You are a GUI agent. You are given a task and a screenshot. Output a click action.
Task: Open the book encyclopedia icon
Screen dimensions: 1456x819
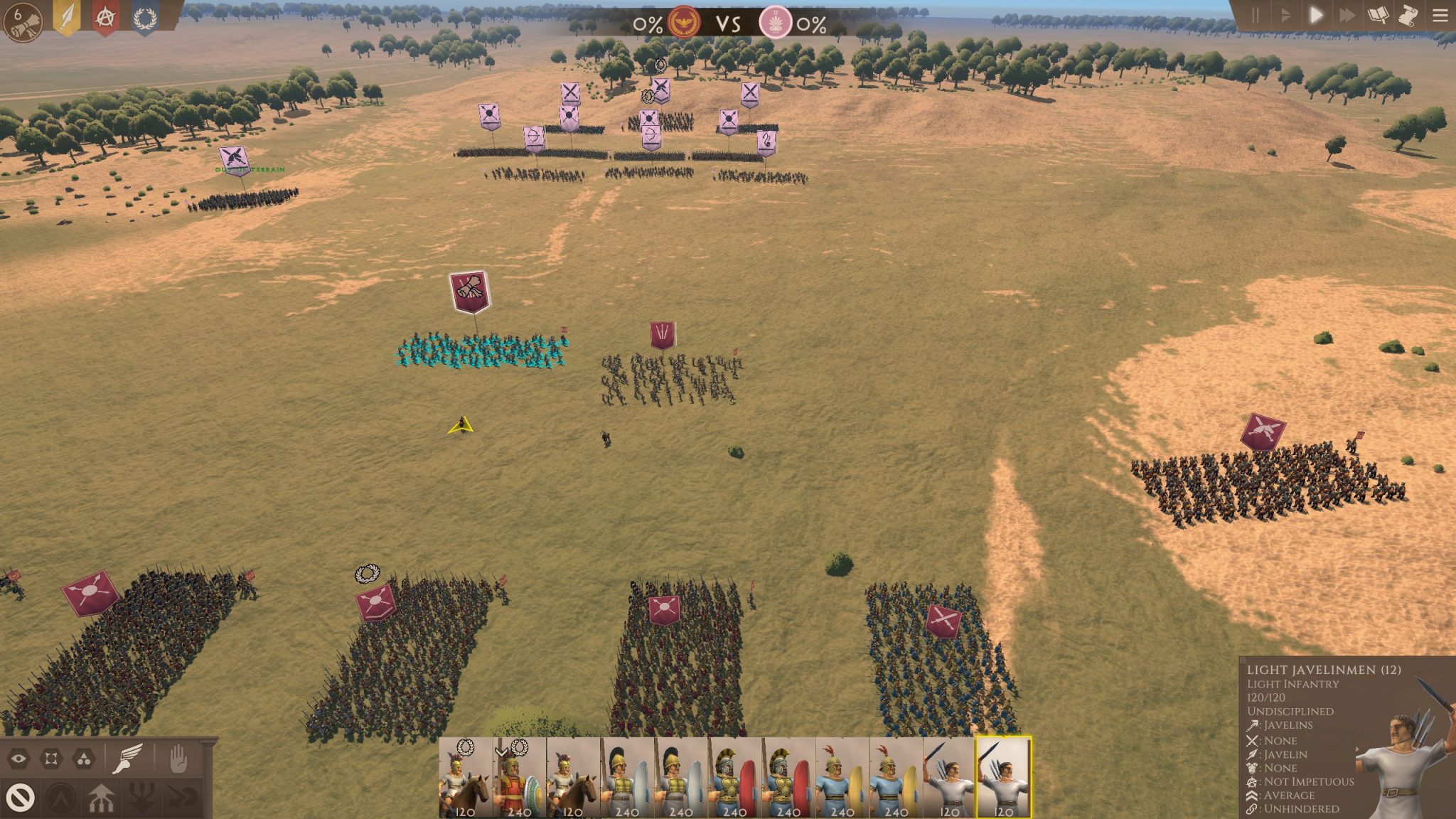pyautogui.click(x=1379, y=15)
